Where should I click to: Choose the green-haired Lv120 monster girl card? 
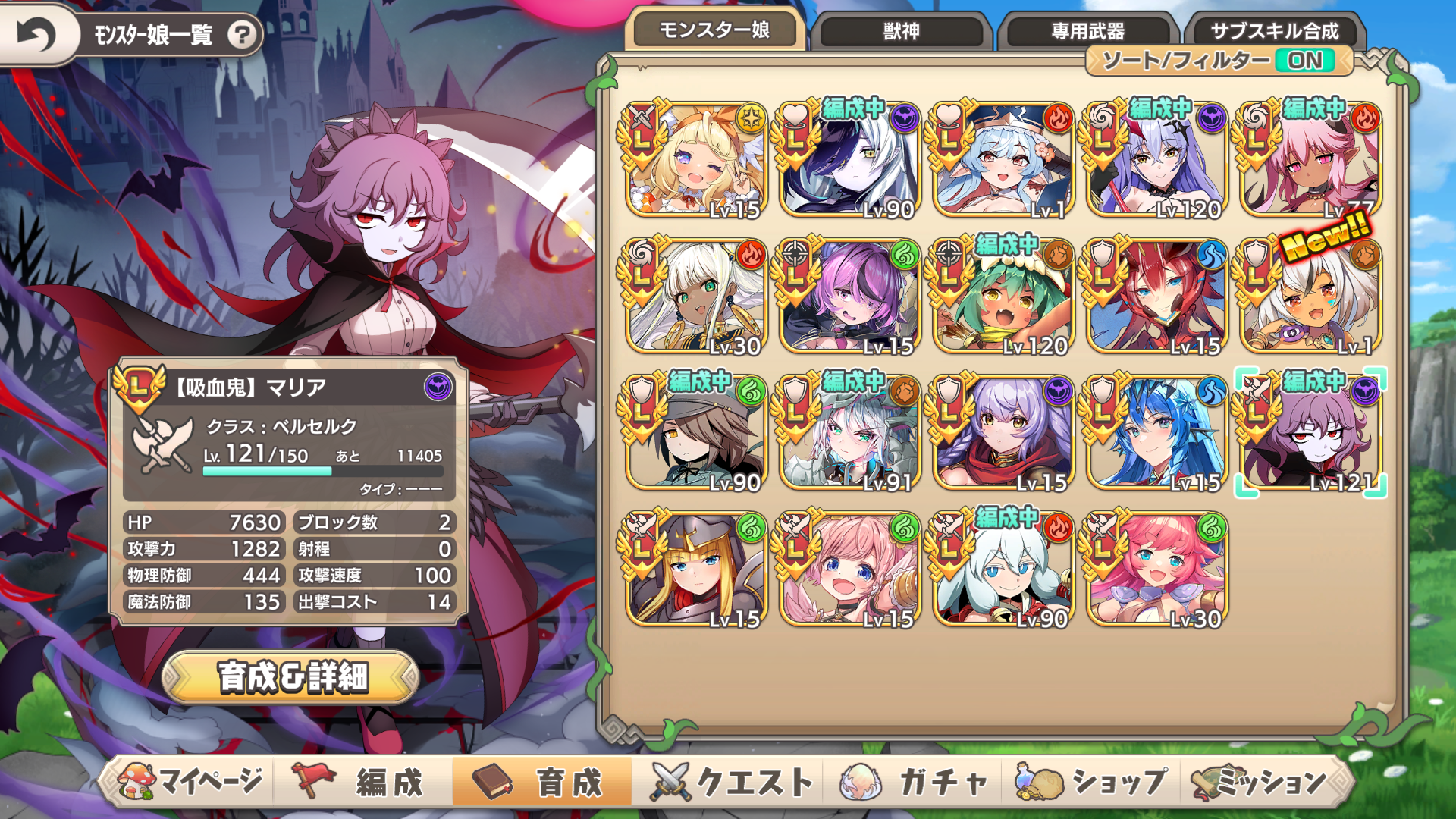(1003, 297)
